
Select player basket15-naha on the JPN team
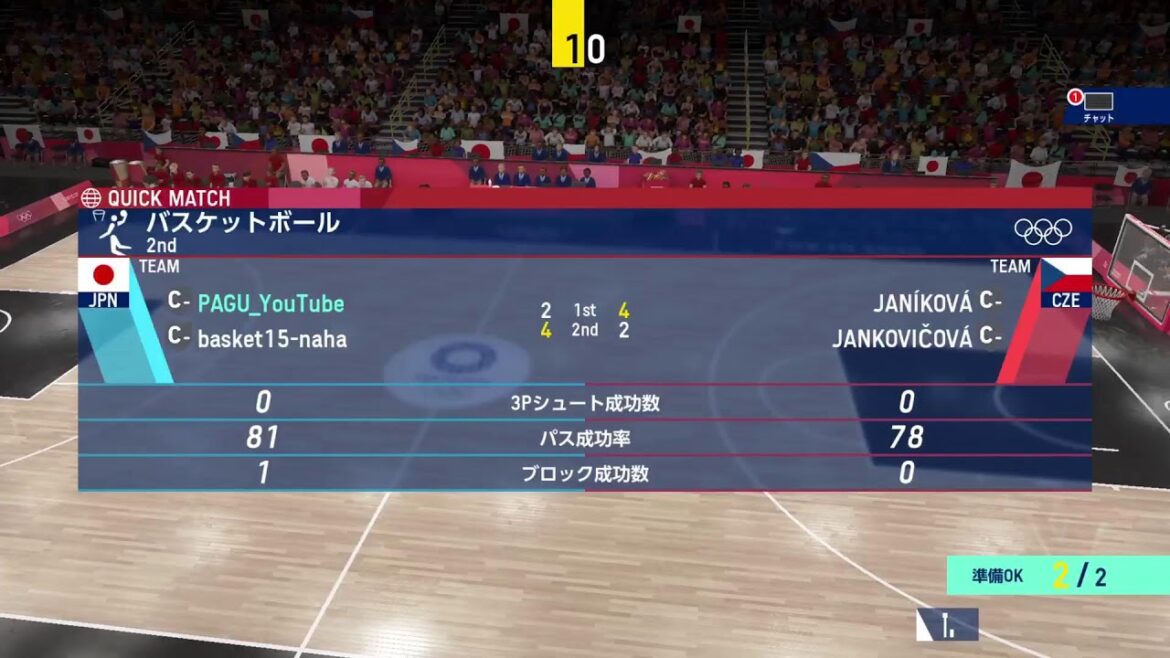point(272,339)
